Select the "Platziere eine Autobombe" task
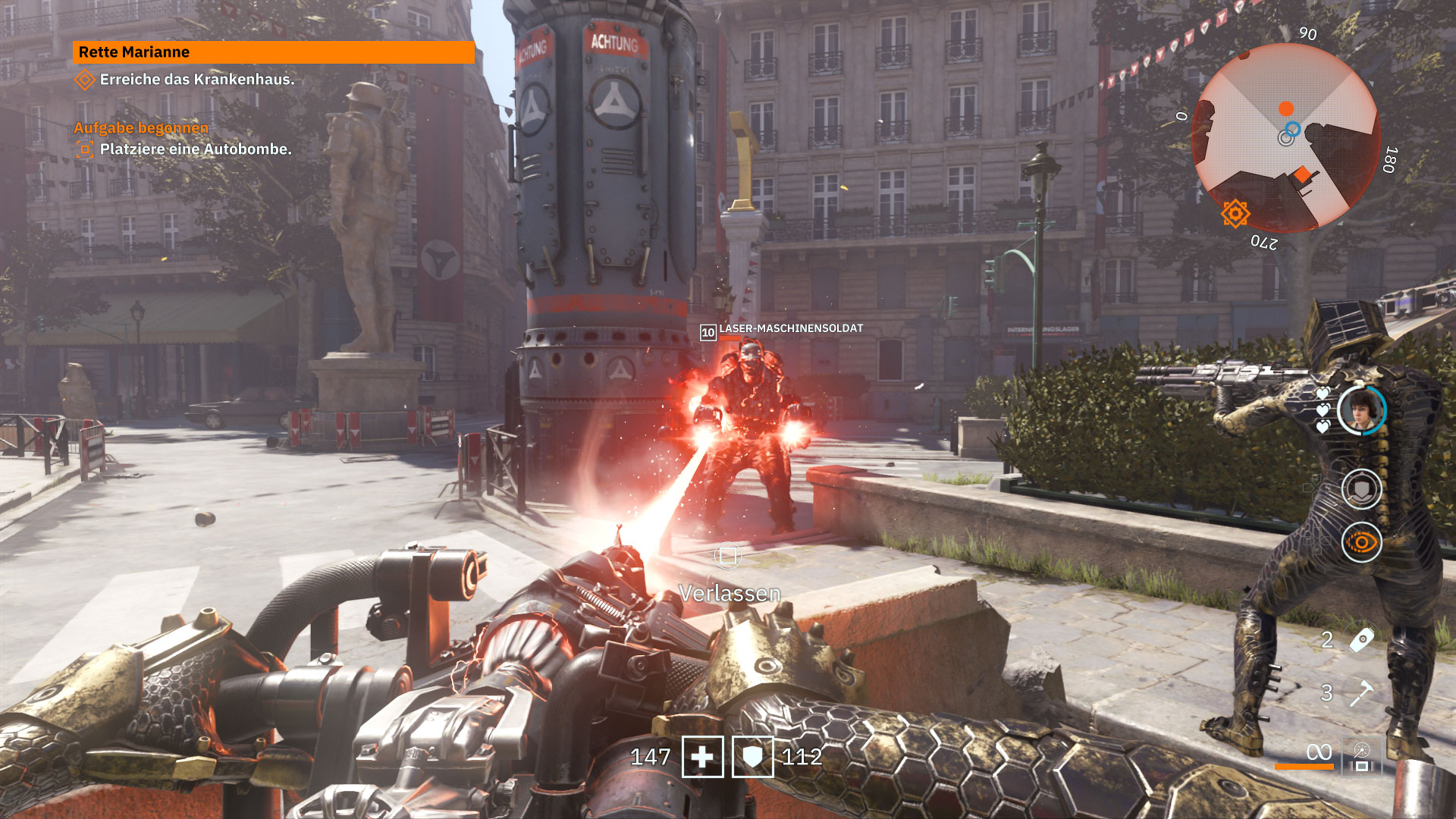This screenshot has width=1456, height=819. pyautogui.click(x=195, y=149)
